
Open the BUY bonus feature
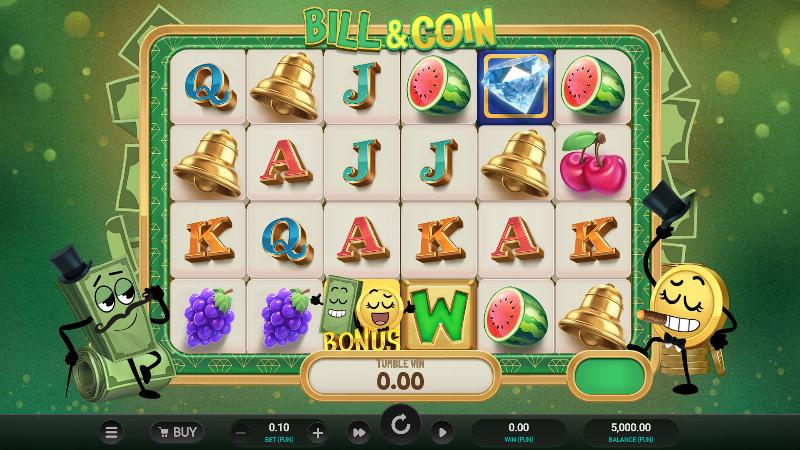point(177,432)
